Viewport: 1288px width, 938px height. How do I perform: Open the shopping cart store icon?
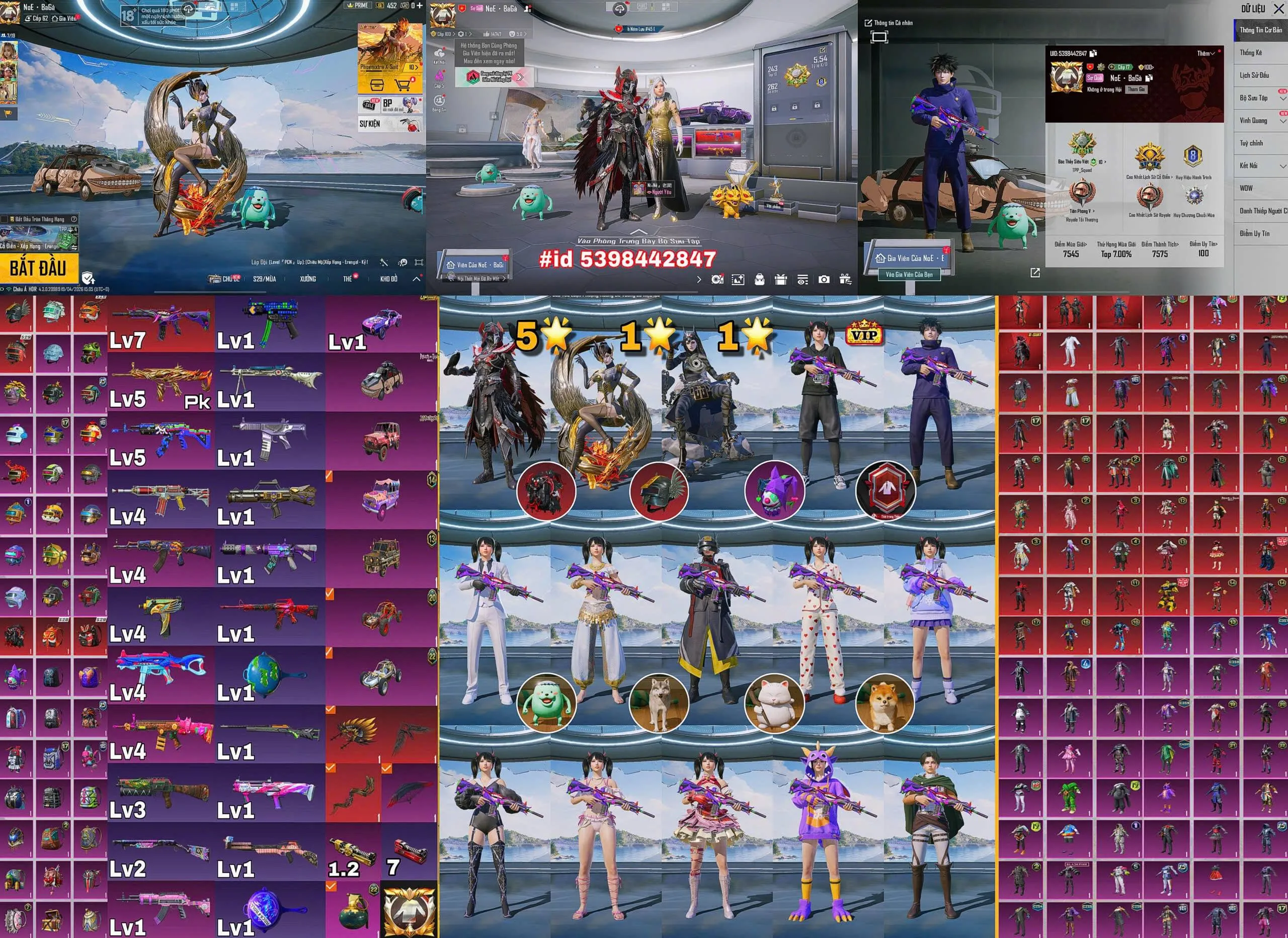(403, 86)
